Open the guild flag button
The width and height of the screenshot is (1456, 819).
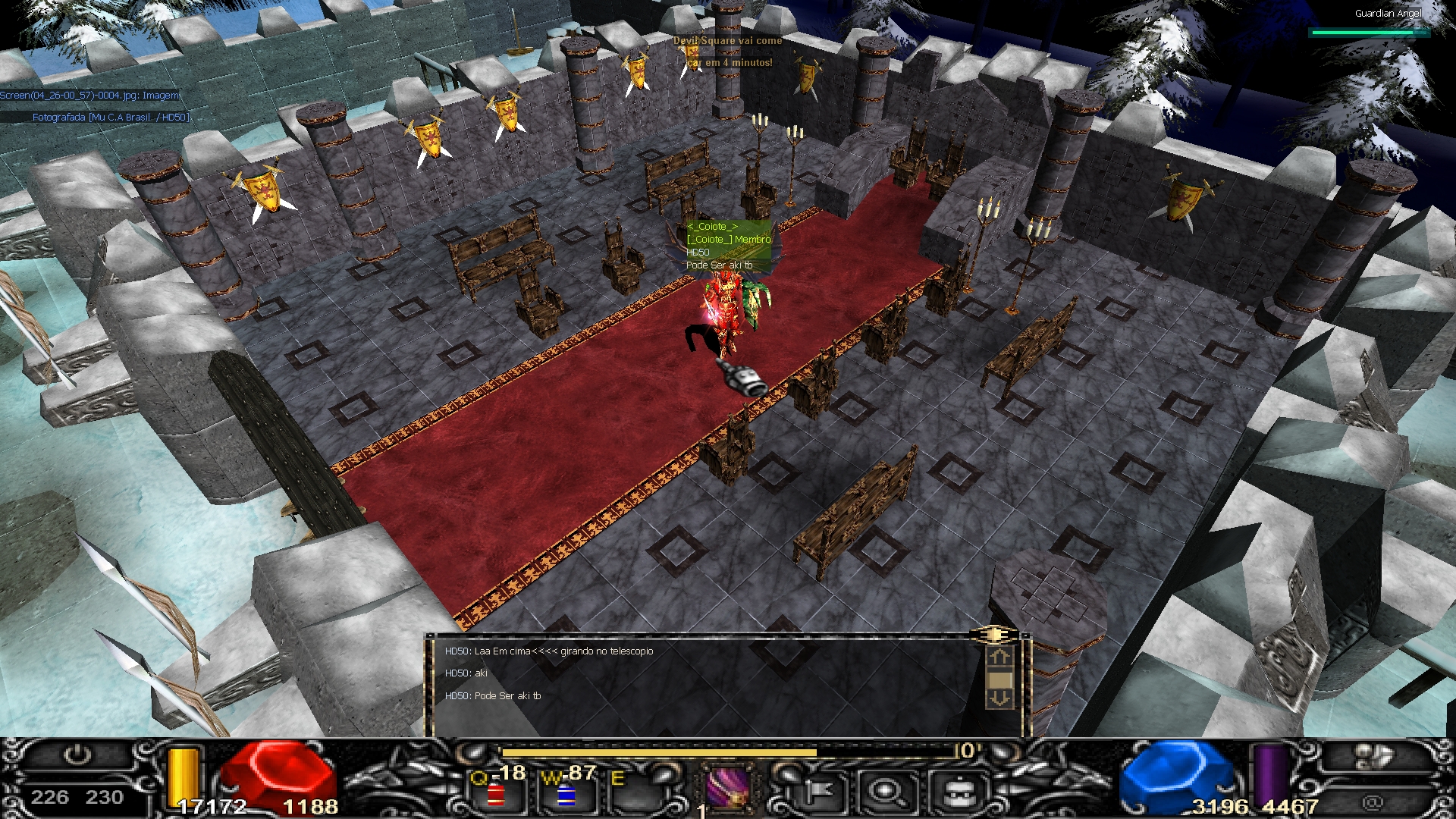[815, 792]
